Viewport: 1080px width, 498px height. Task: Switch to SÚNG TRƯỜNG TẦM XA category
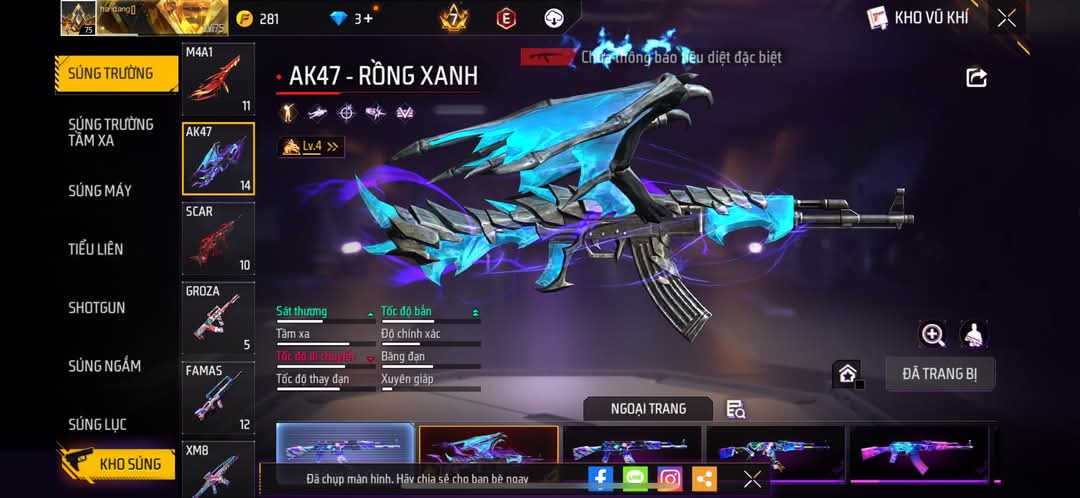111,132
